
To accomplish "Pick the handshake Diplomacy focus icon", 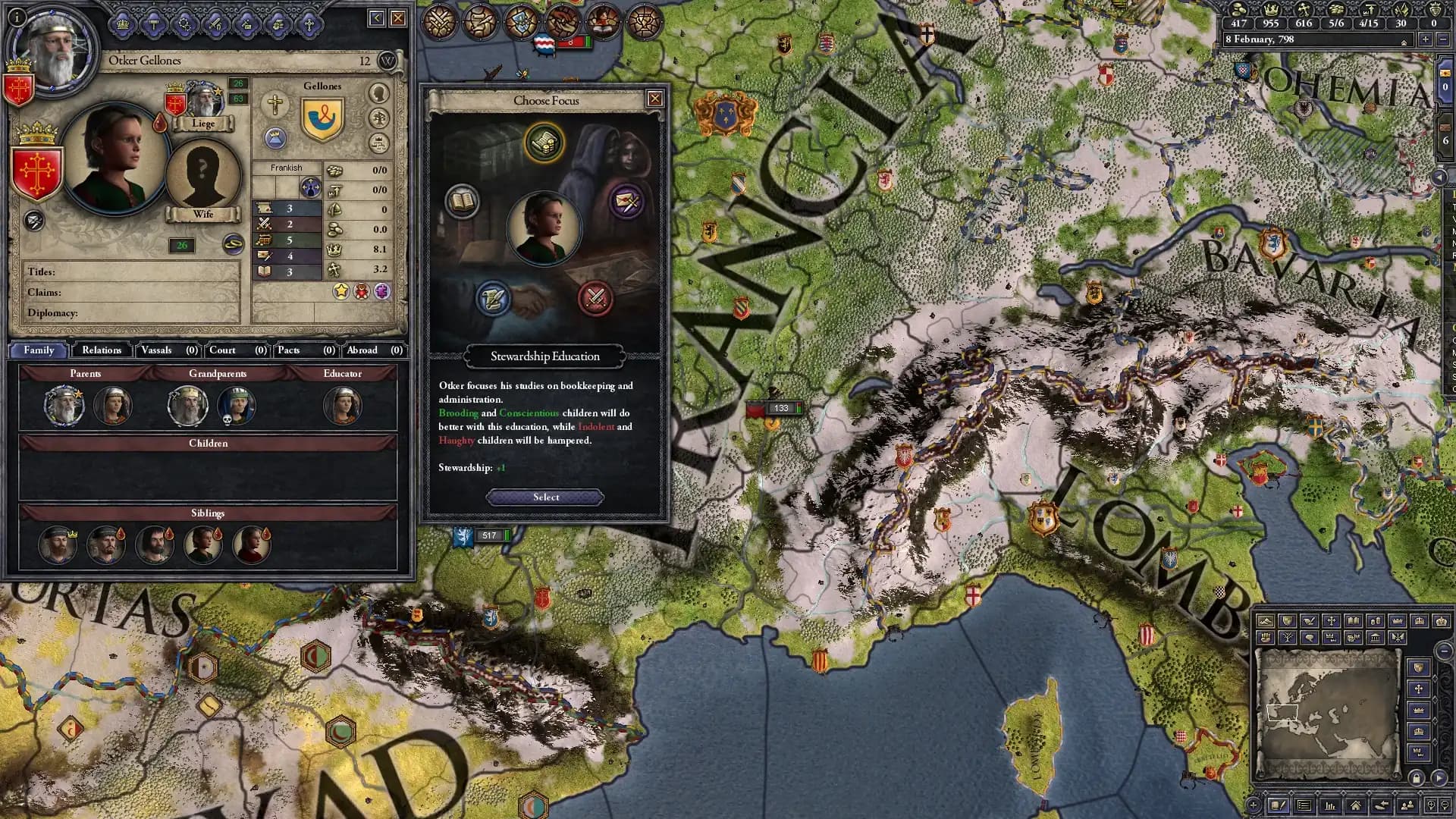I will point(493,299).
